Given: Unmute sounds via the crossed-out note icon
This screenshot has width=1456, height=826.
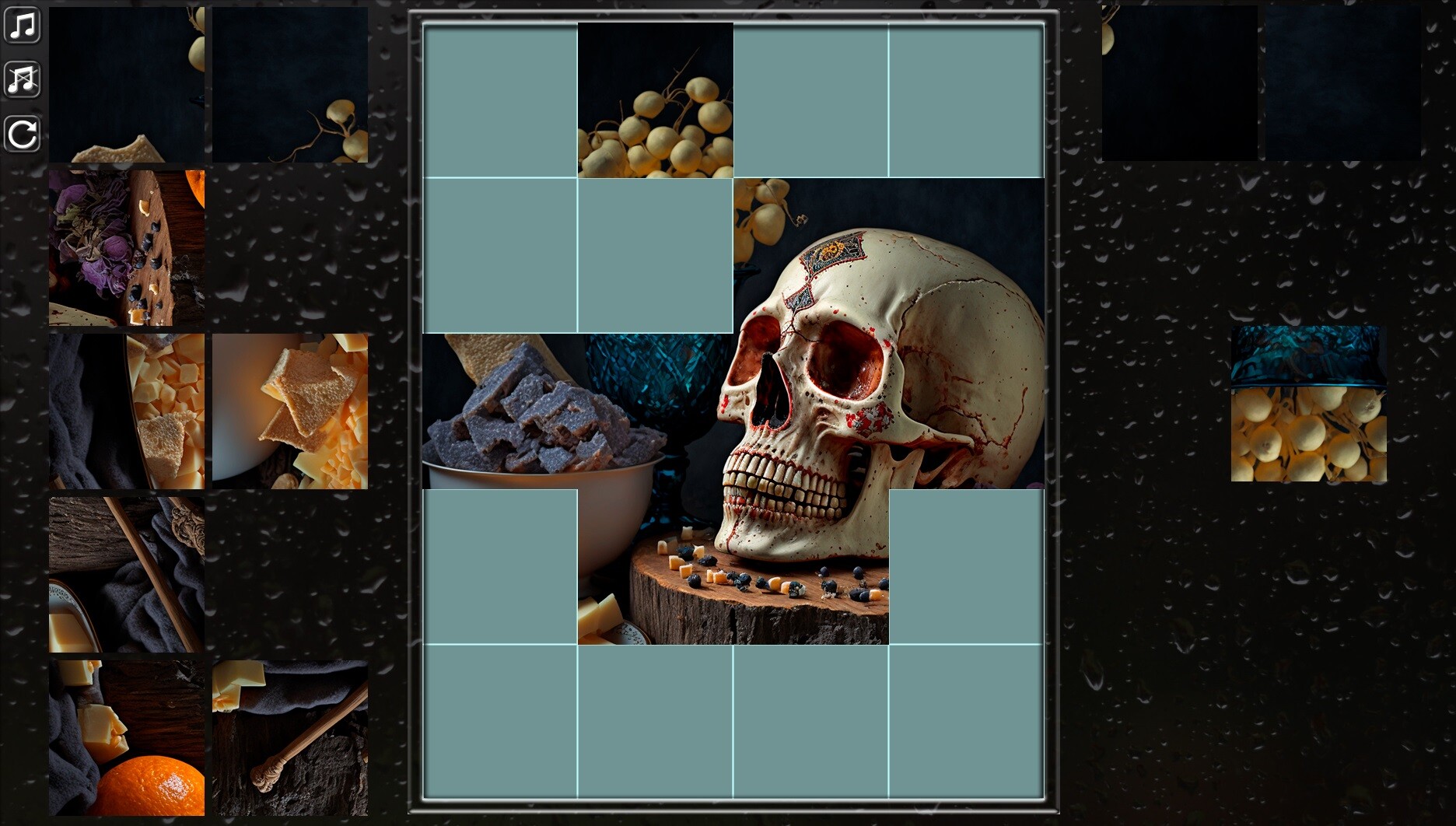Looking at the screenshot, I should 23,78.
